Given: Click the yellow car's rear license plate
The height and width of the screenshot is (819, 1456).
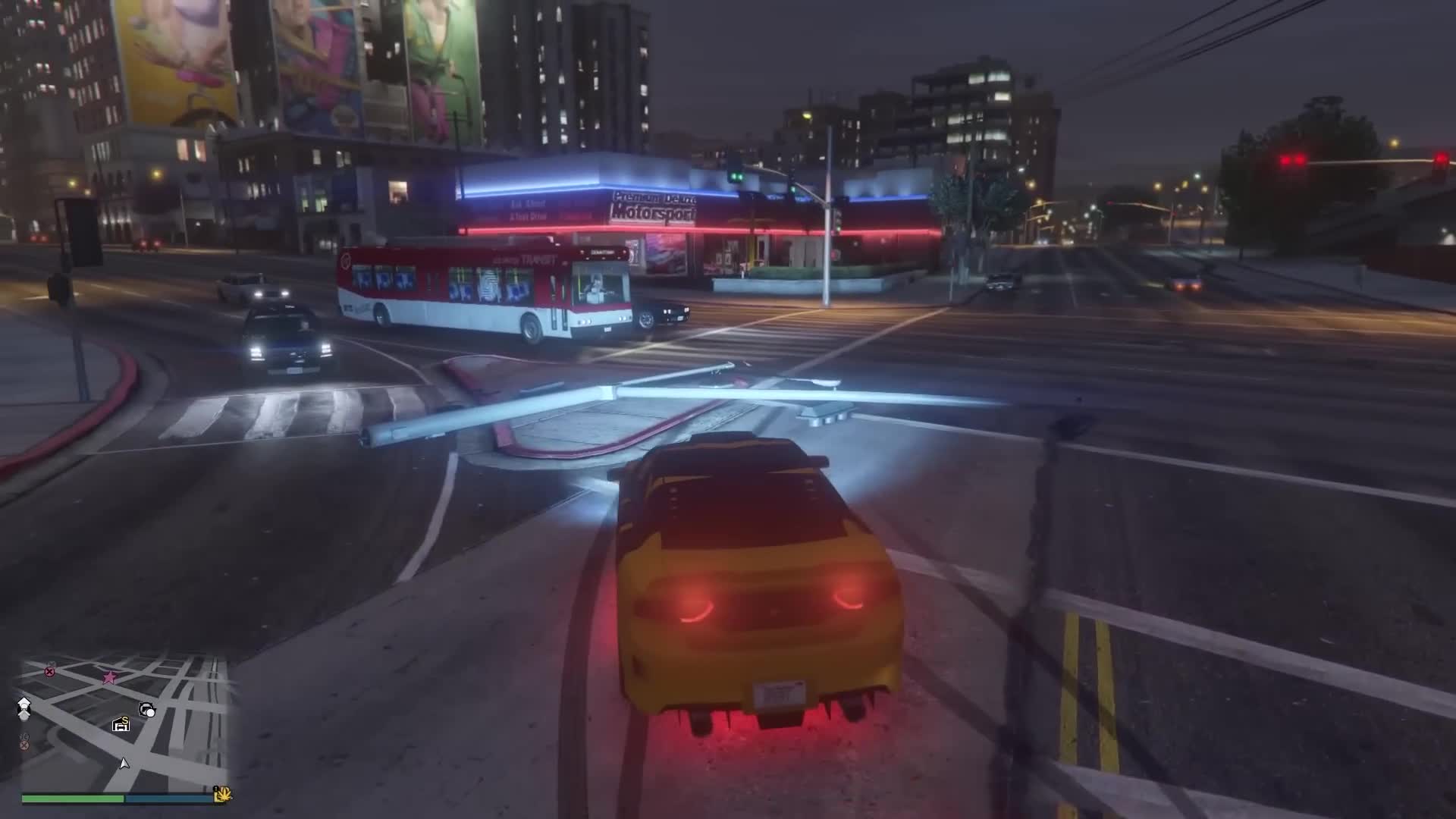Looking at the screenshot, I should point(780,695).
